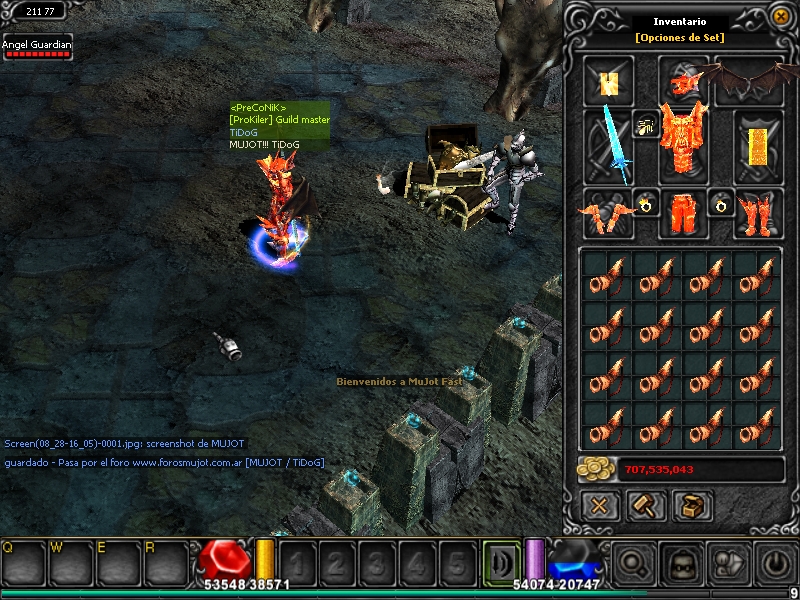This screenshot has height=600, width=800.
Task: Select the pendant accessory slot
Action: (646, 125)
